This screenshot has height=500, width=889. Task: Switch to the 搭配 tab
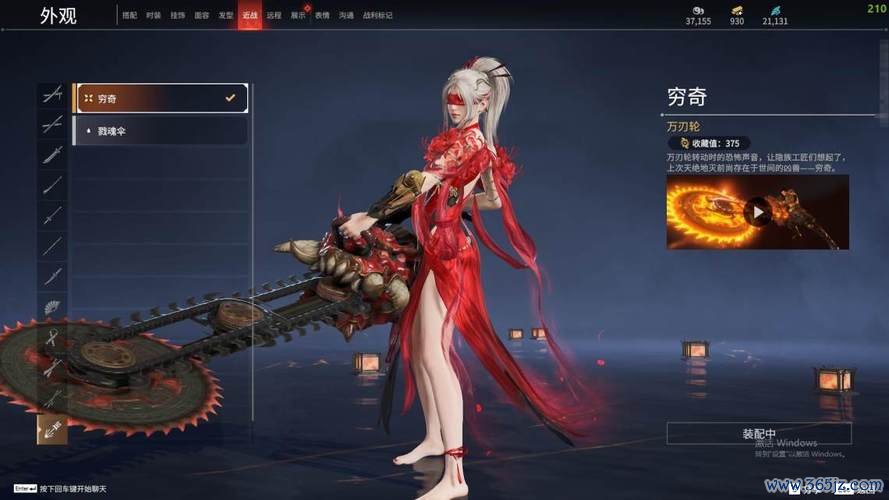coord(130,16)
